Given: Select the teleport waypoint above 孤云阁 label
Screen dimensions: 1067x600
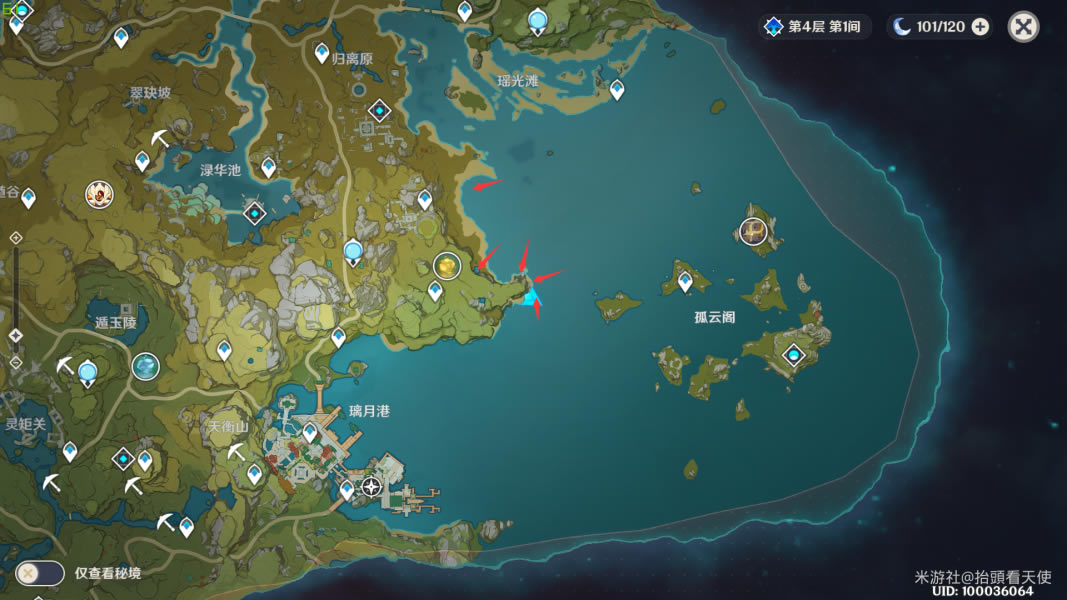Looking at the screenshot, I should click(x=685, y=282).
